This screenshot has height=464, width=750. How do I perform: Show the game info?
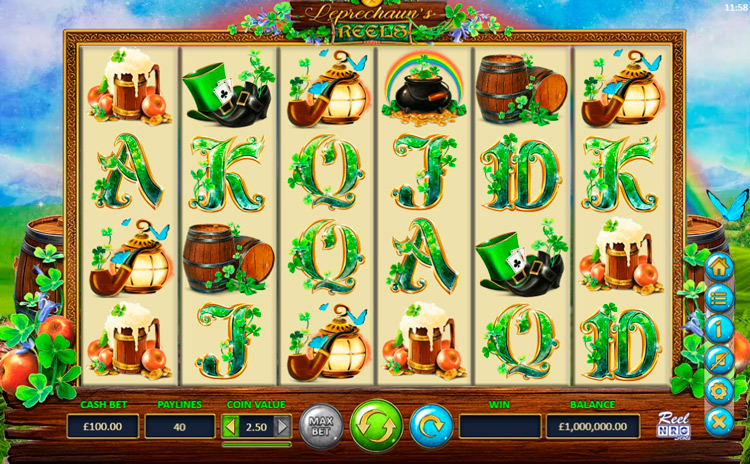719,329
